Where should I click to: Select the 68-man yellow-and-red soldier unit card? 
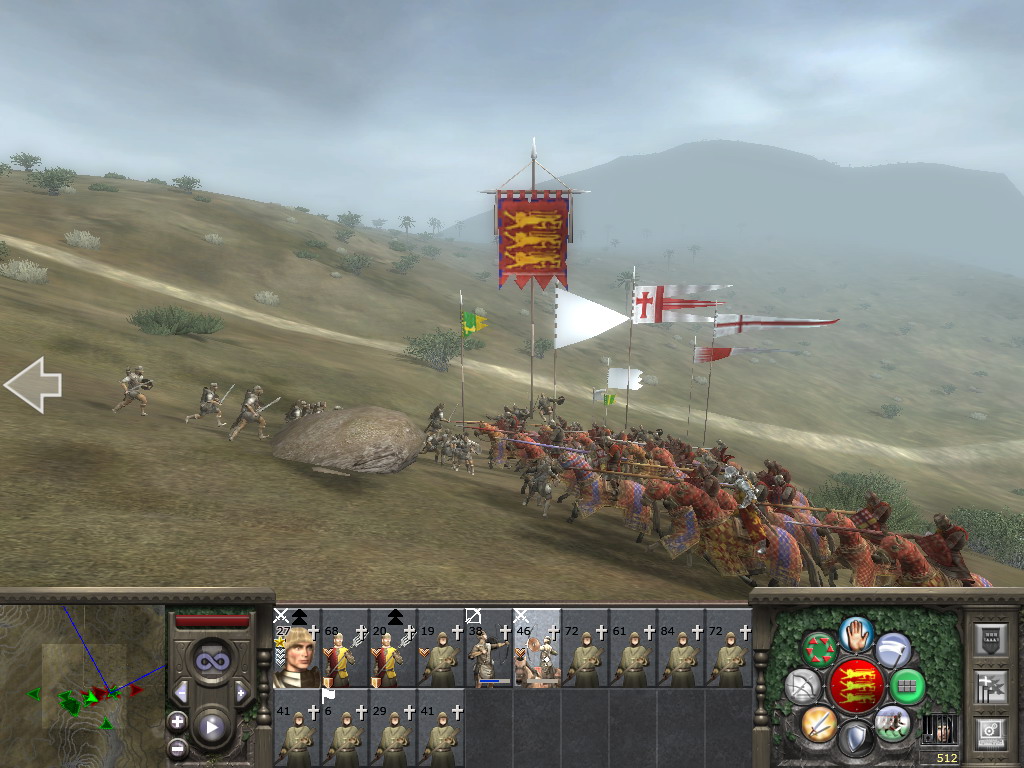(x=345, y=649)
